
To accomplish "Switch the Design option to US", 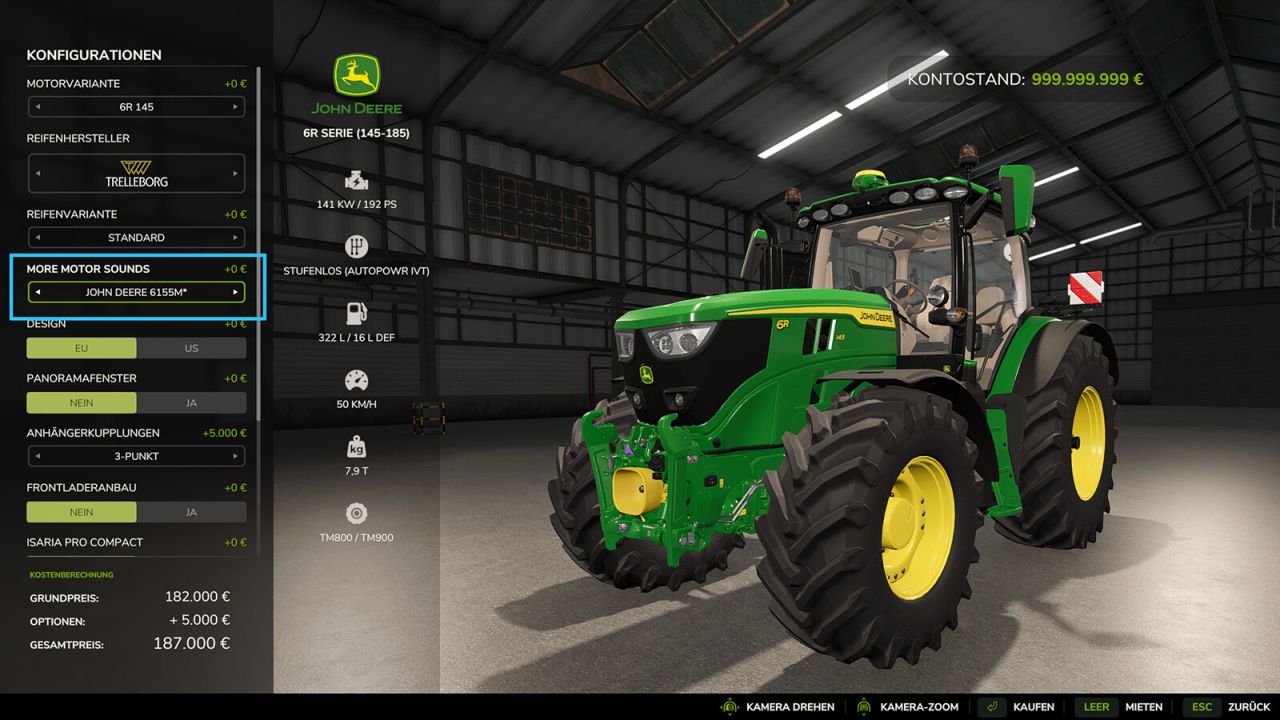I will coord(191,348).
